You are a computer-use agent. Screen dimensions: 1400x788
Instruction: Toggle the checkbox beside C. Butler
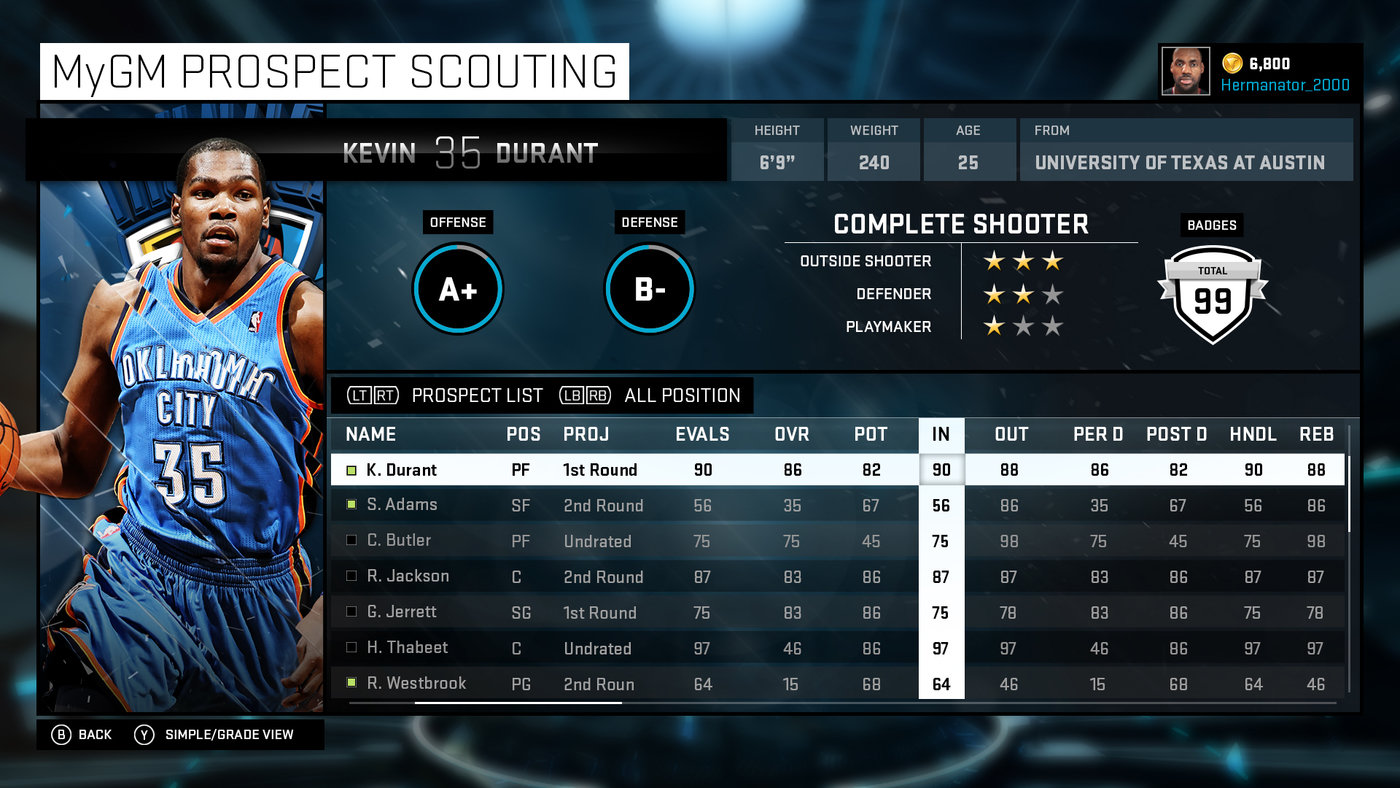point(351,541)
